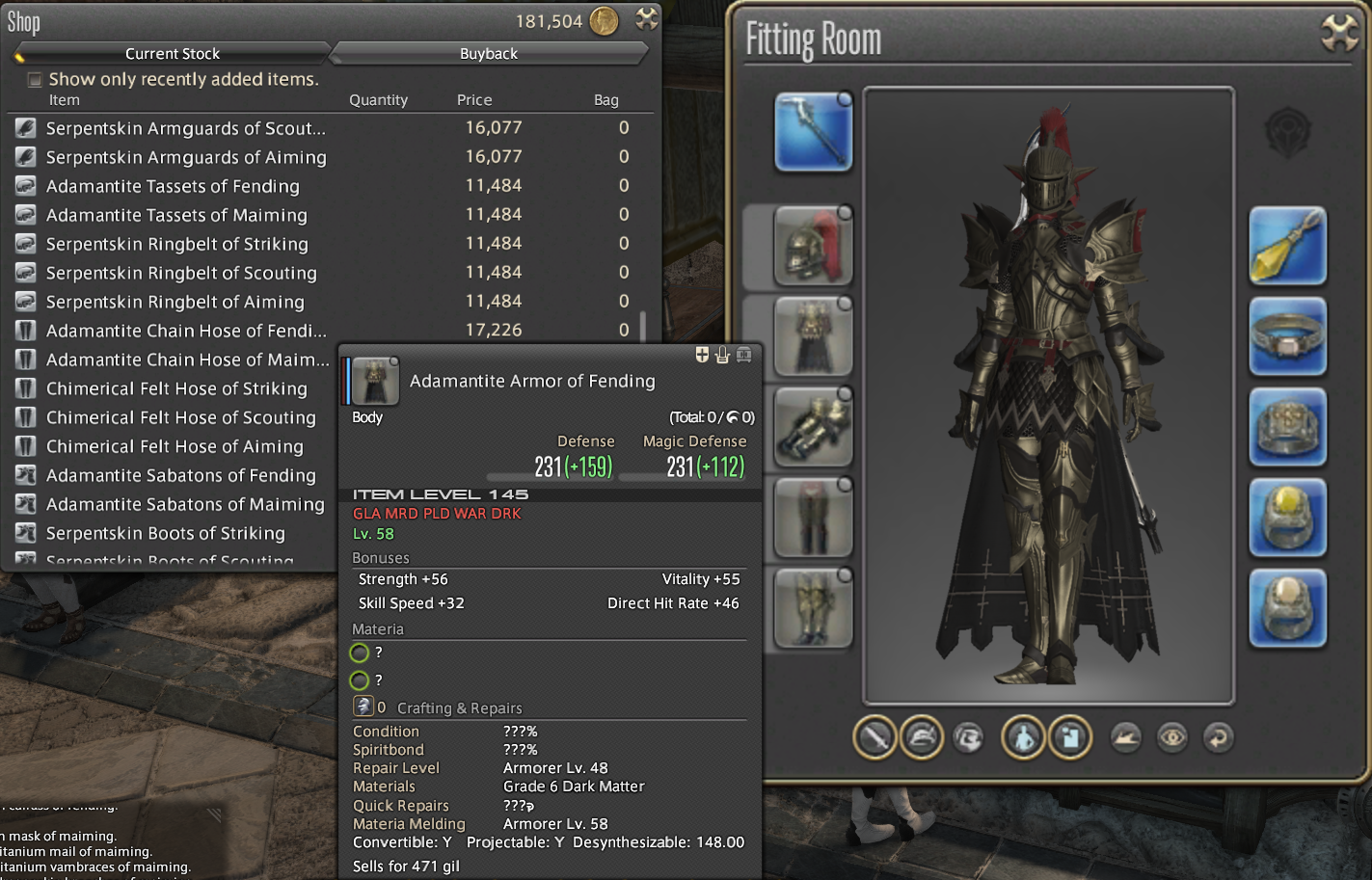Select Serpentskin Armguards of Aiming in shop list
This screenshot has width=1372, height=880.
point(186,157)
